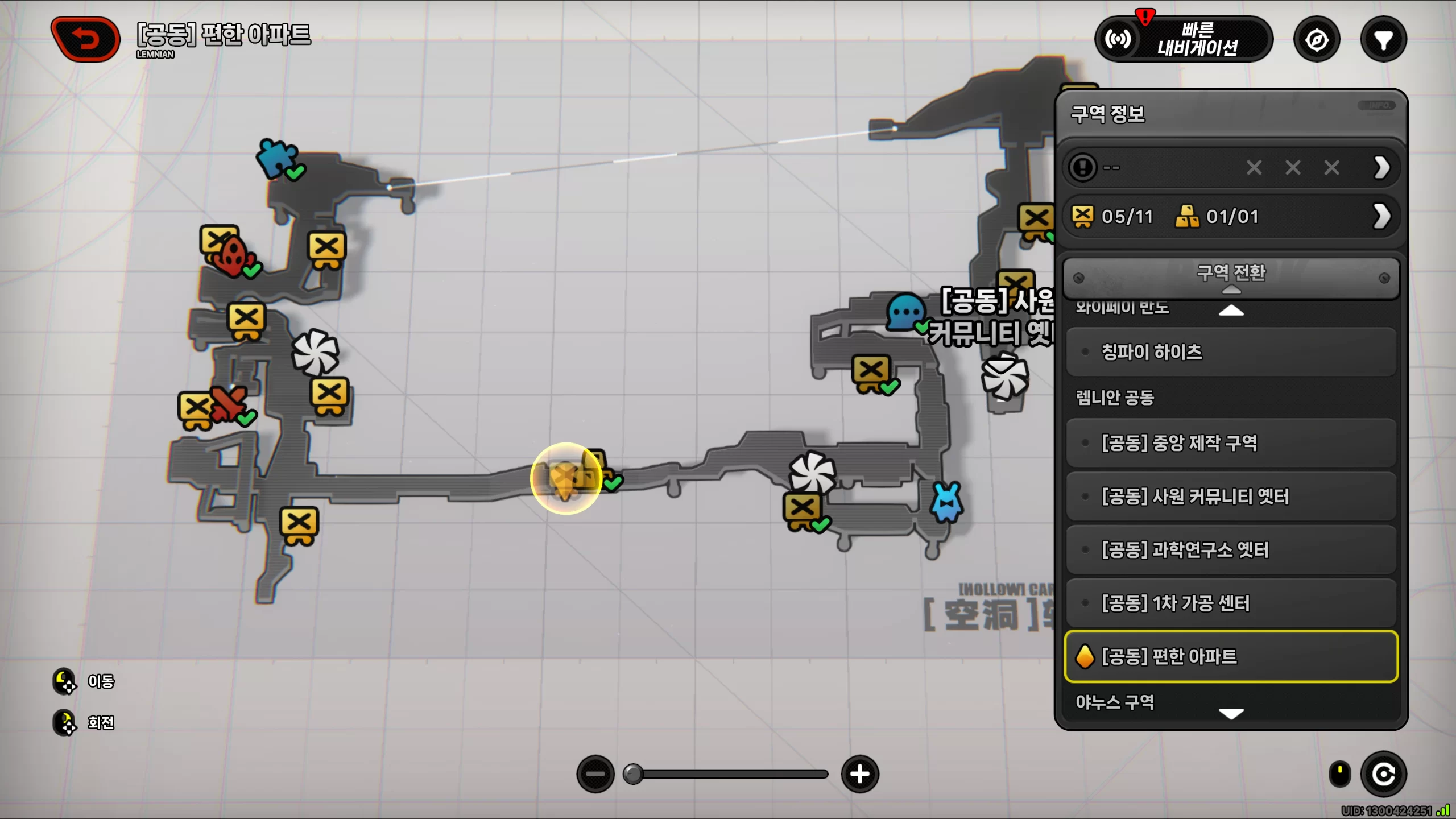
Task: Switch to [공동] 중앙 제작 구역
Action: point(1231,443)
